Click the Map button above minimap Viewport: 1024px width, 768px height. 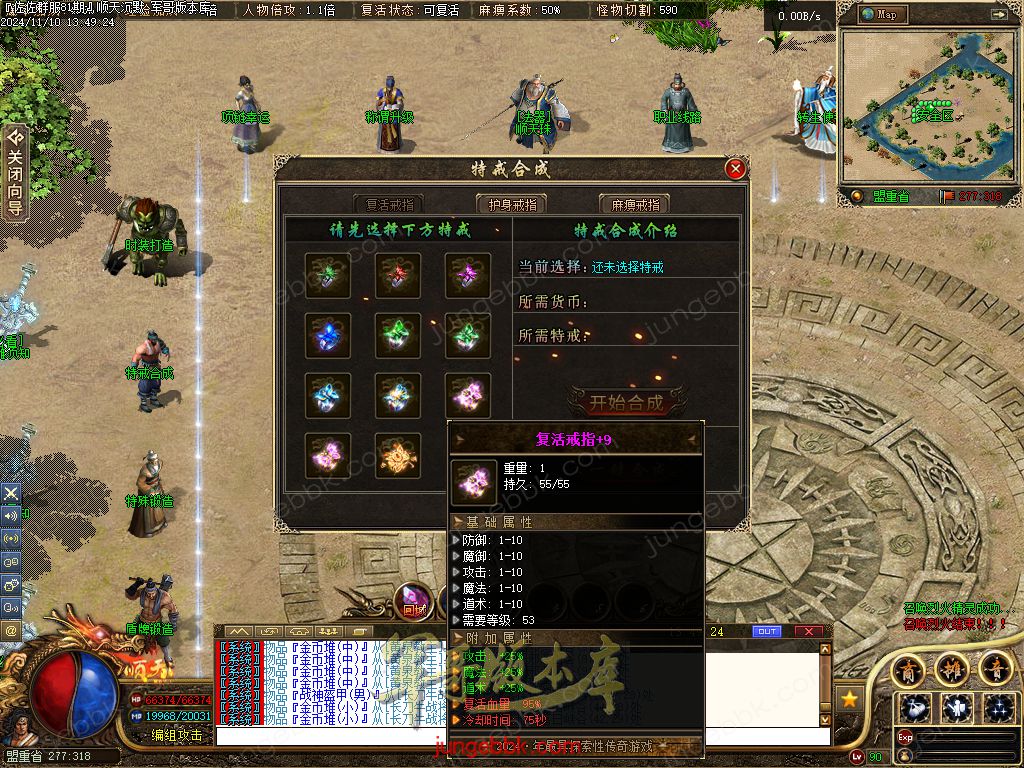[886, 15]
